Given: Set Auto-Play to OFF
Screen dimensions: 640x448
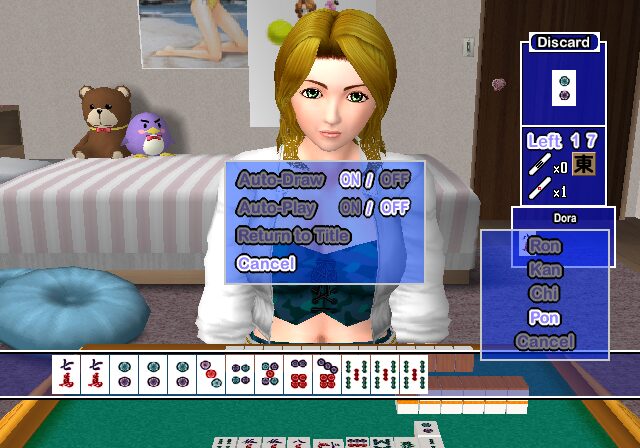Looking at the screenshot, I should (x=394, y=208).
